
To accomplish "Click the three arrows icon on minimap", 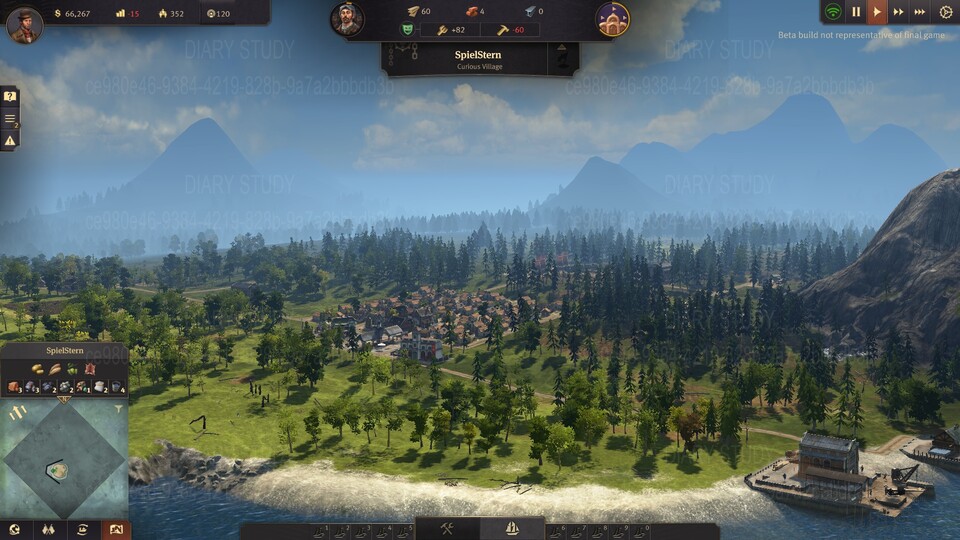I will (x=17, y=412).
